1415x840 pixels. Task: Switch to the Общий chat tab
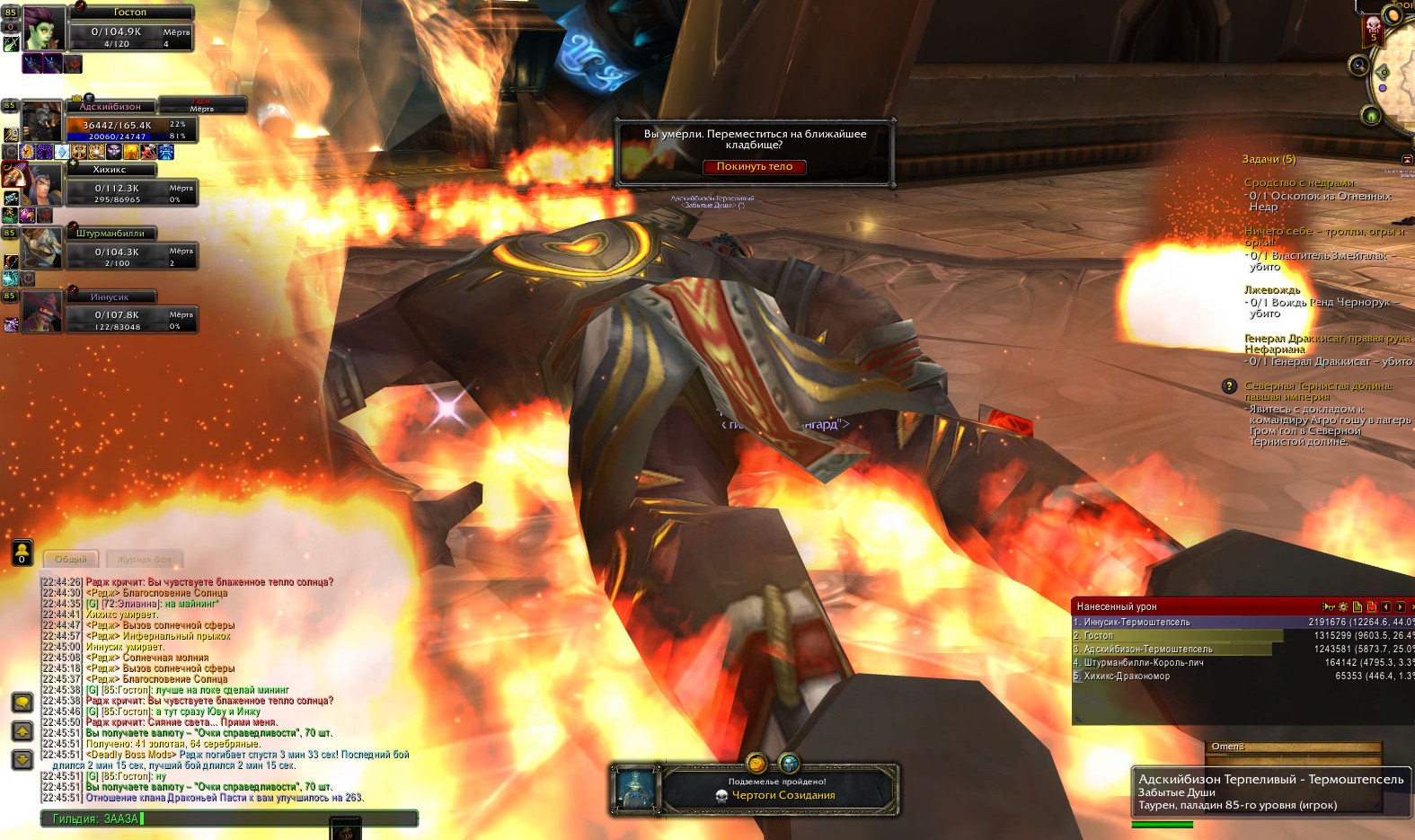click(71, 560)
